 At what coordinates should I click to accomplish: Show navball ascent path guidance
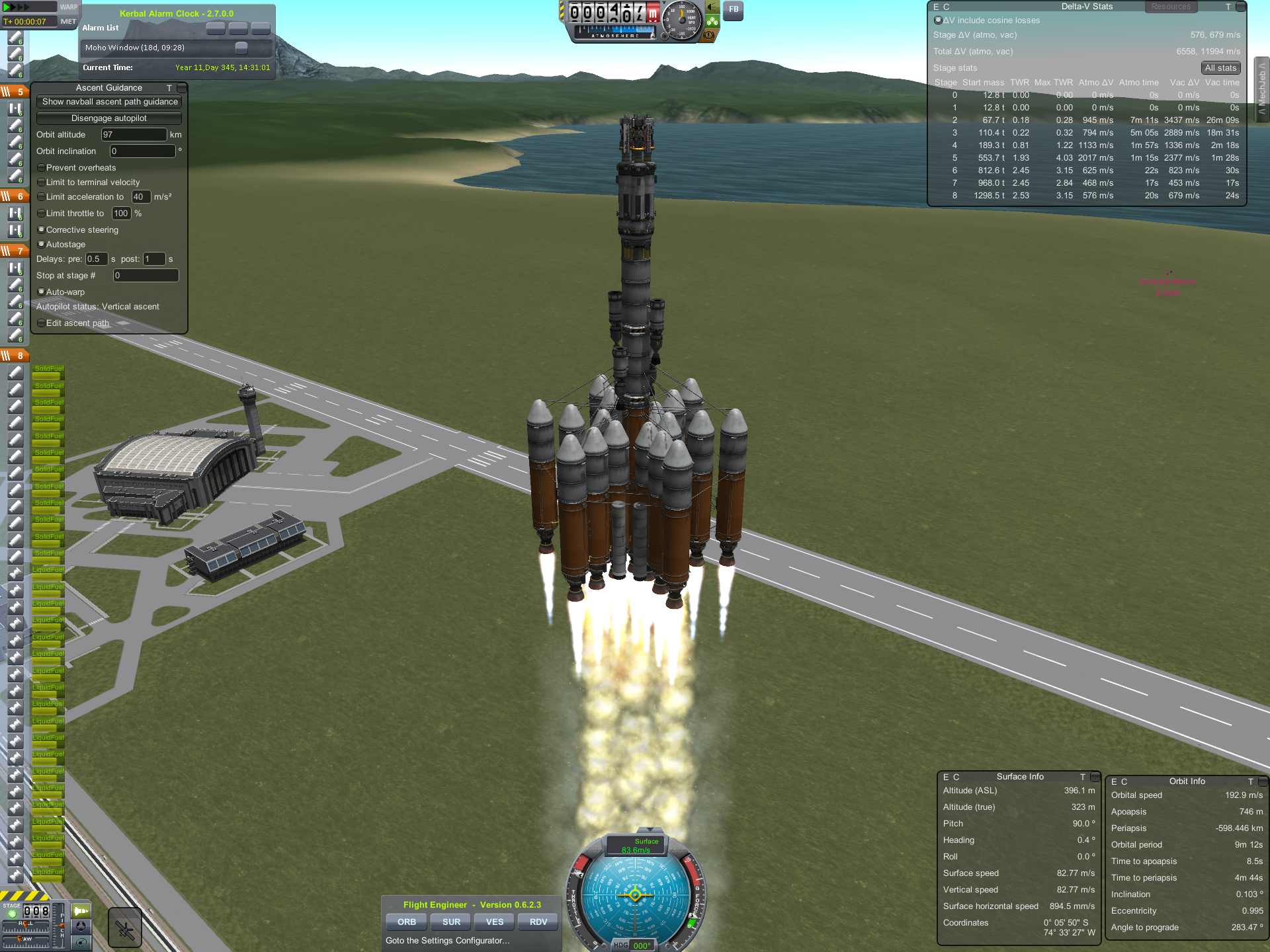[109, 102]
